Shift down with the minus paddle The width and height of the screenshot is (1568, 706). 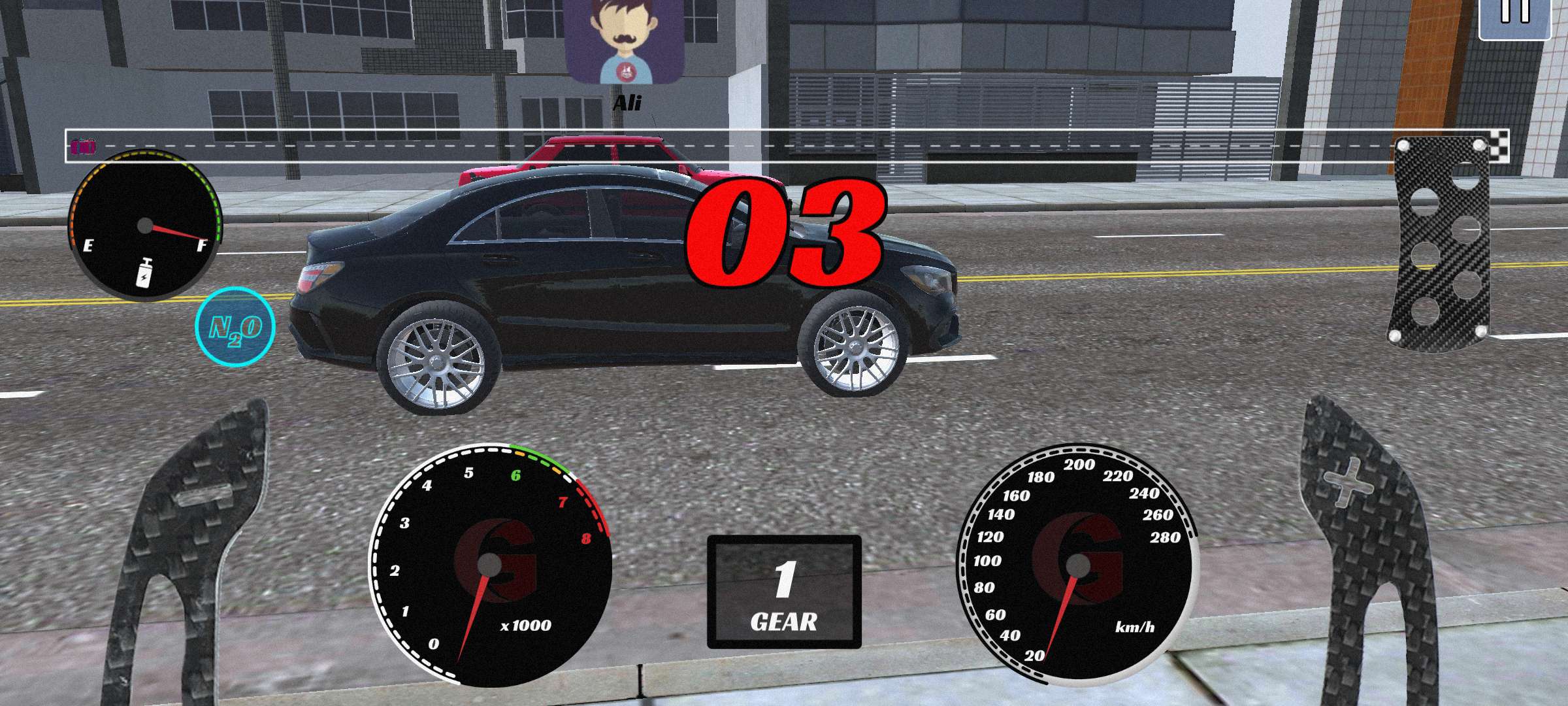196,523
